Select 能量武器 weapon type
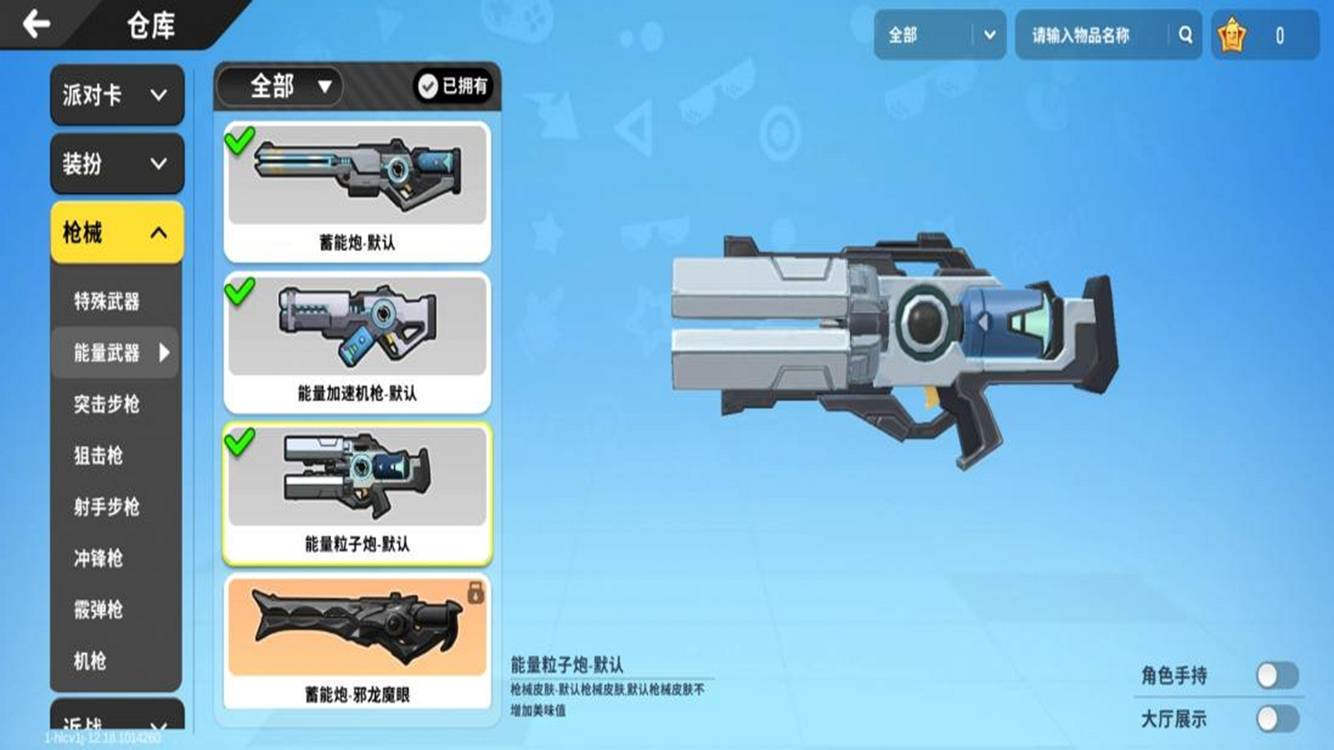The width and height of the screenshot is (1334, 750). (x=107, y=352)
